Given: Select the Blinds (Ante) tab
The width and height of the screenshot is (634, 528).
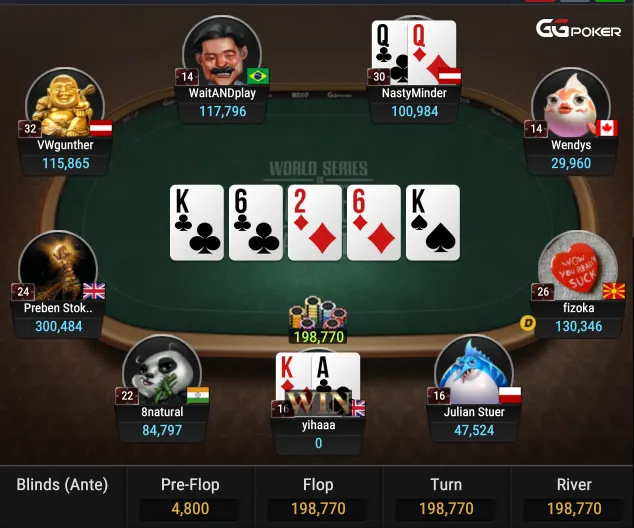Looking at the screenshot, I should point(62,486).
